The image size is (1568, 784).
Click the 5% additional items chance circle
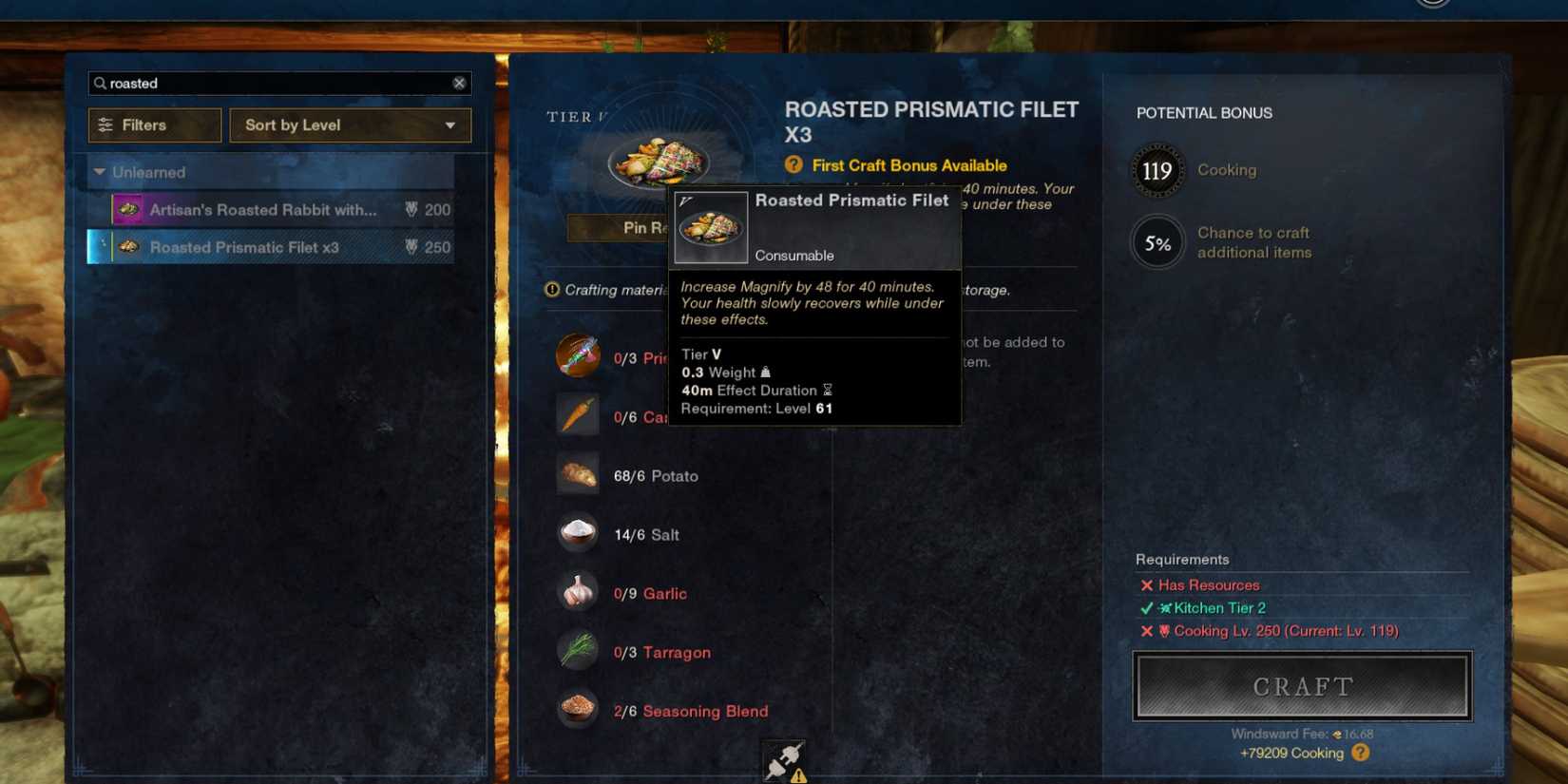1157,243
